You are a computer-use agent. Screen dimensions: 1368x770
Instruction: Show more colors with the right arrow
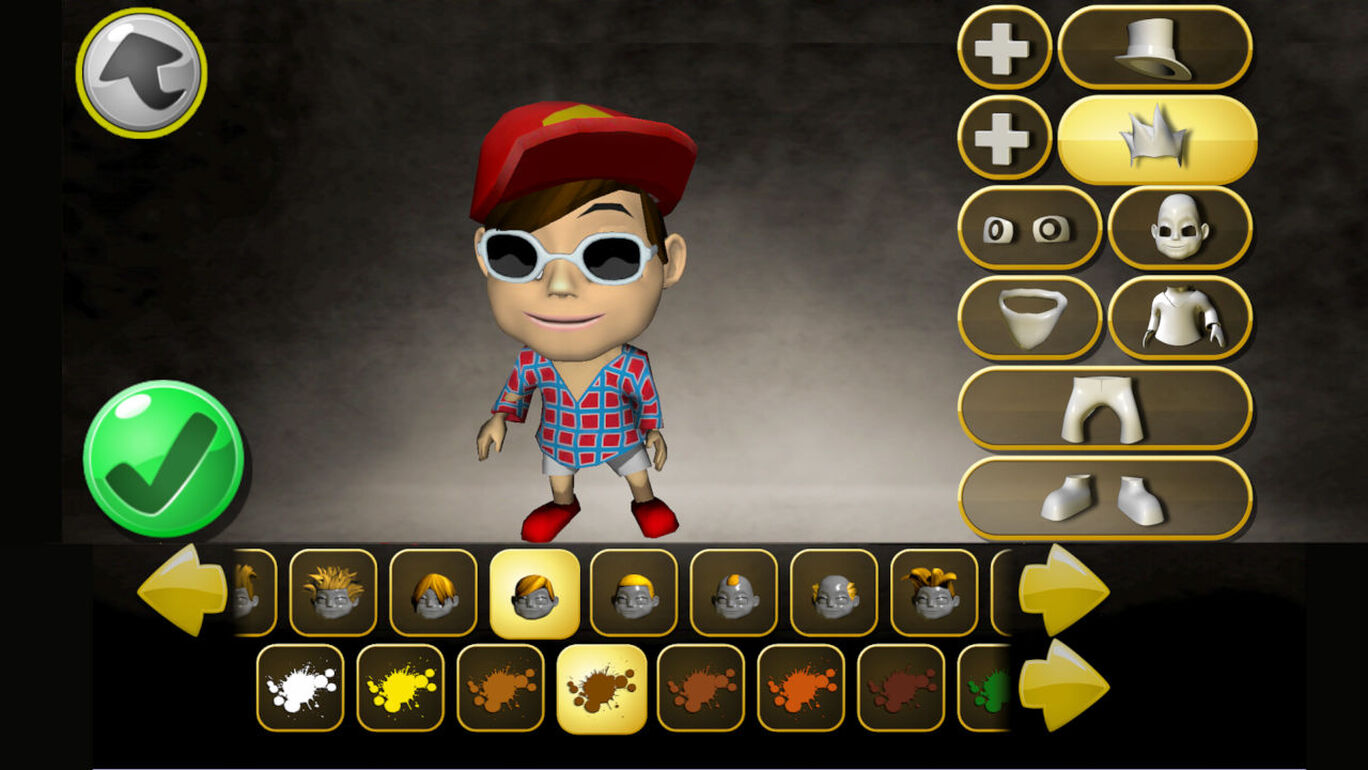pyautogui.click(x=1063, y=685)
